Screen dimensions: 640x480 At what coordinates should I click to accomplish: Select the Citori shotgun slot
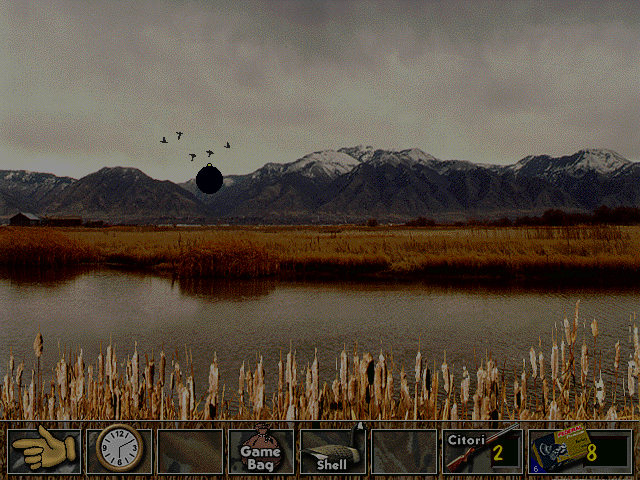(481, 451)
